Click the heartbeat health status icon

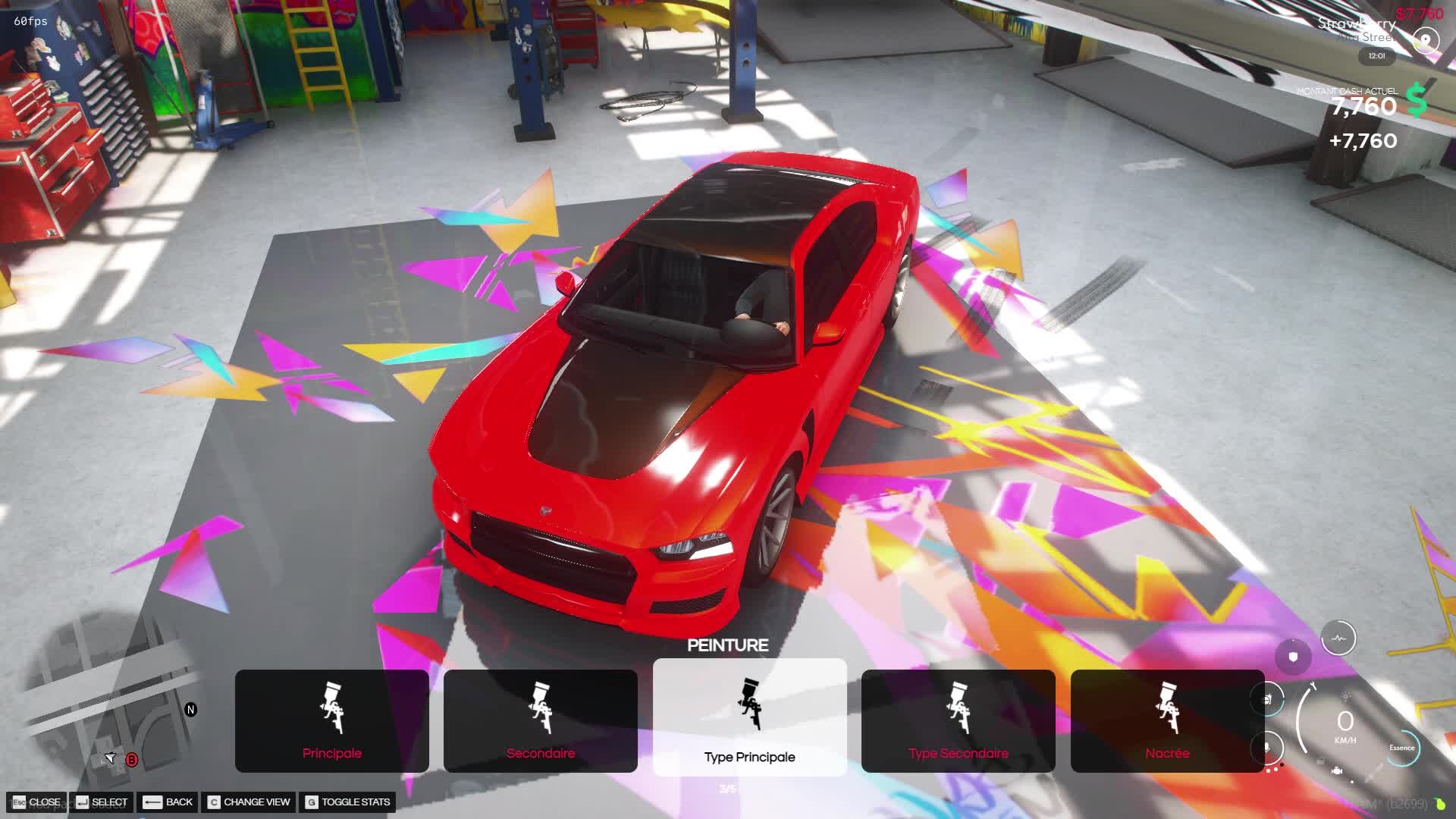pos(1338,639)
